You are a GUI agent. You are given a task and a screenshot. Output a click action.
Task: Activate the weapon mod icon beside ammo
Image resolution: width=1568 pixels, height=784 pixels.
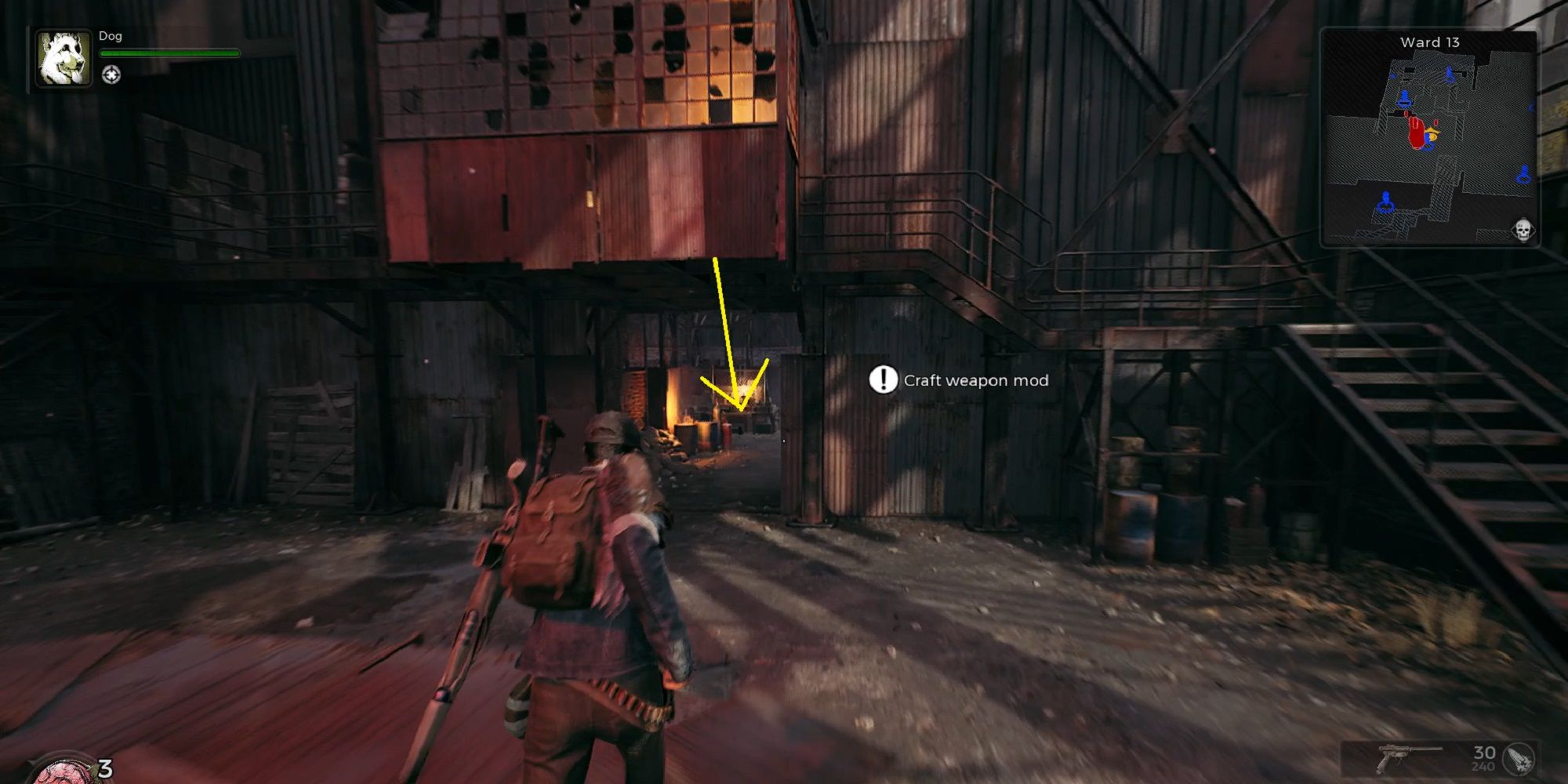[x=1520, y=758]
